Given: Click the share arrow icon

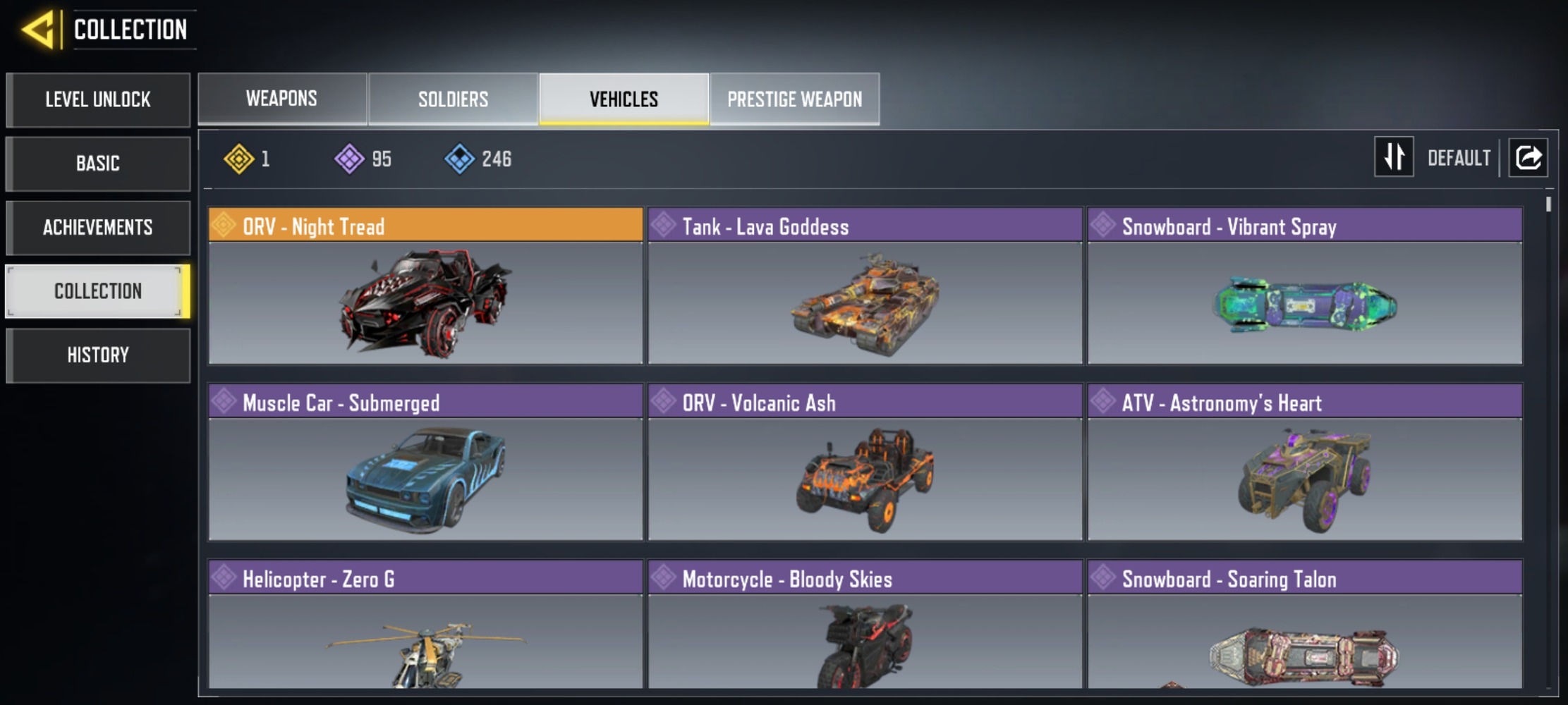Looking at the screenshot, I should [x=1528, y=157].
